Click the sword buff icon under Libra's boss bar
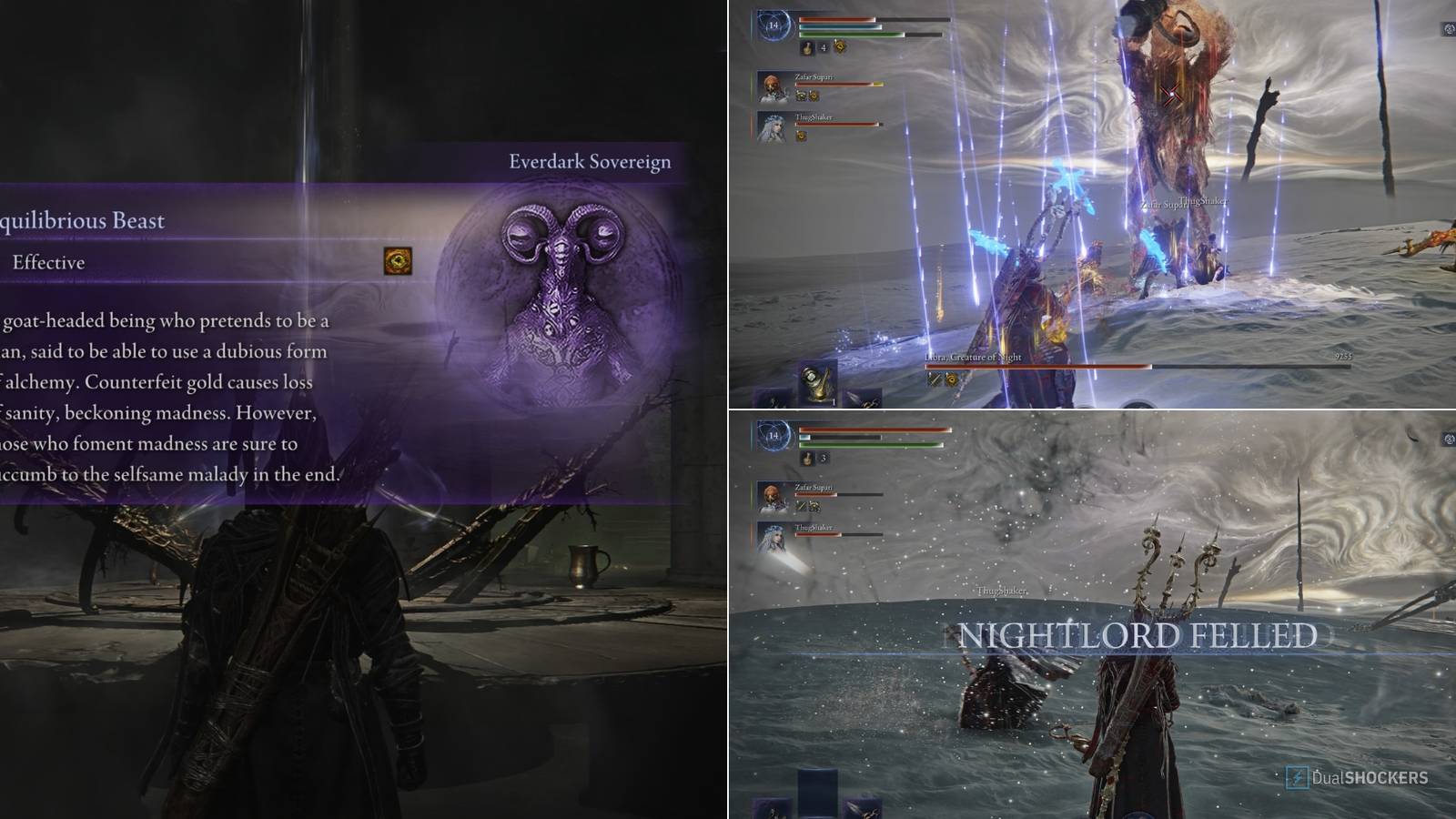The image size is (1456, 819). click(x=935, y=379)
